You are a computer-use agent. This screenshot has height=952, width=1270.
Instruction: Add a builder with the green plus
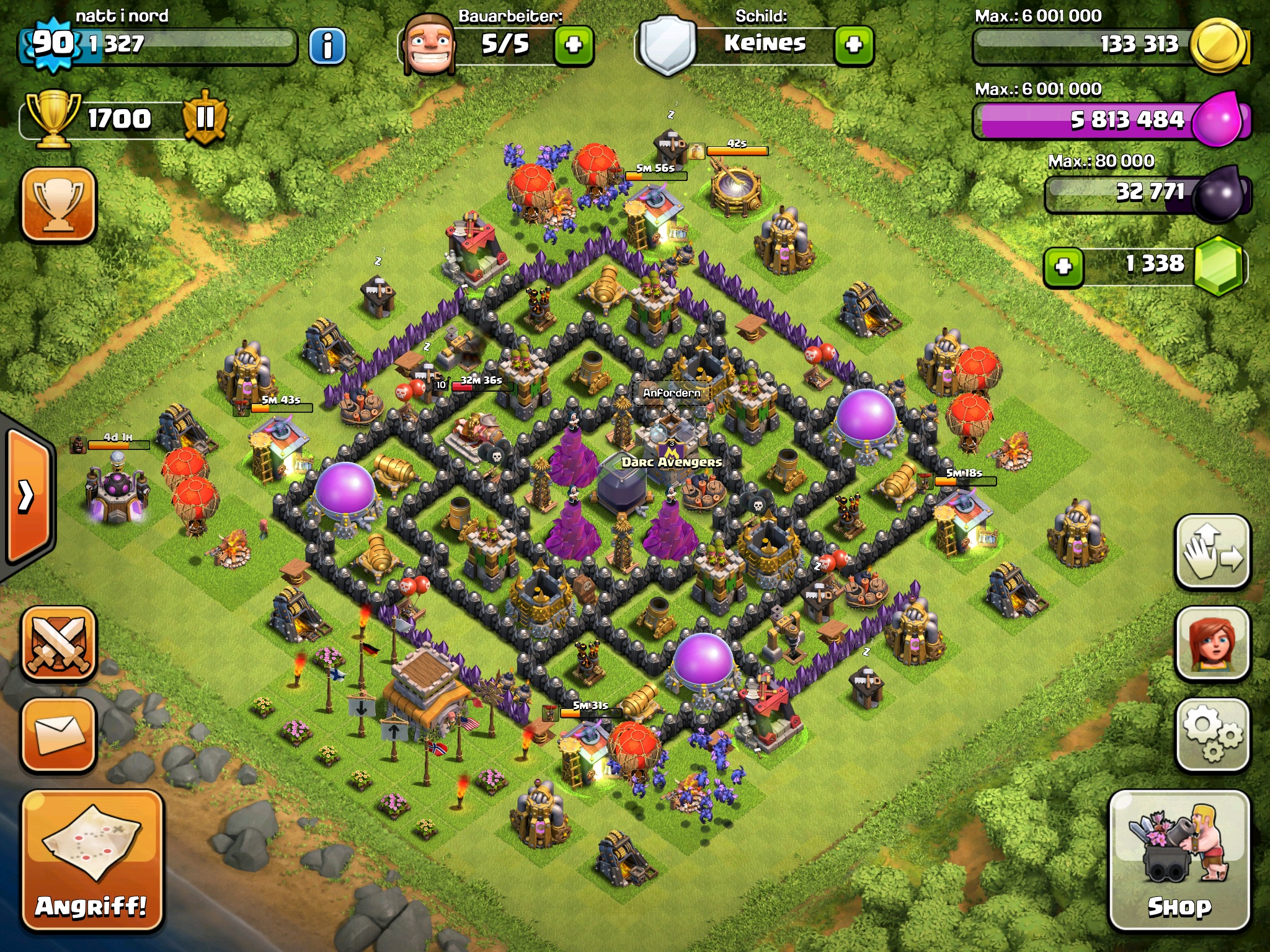tap(574, 45)
